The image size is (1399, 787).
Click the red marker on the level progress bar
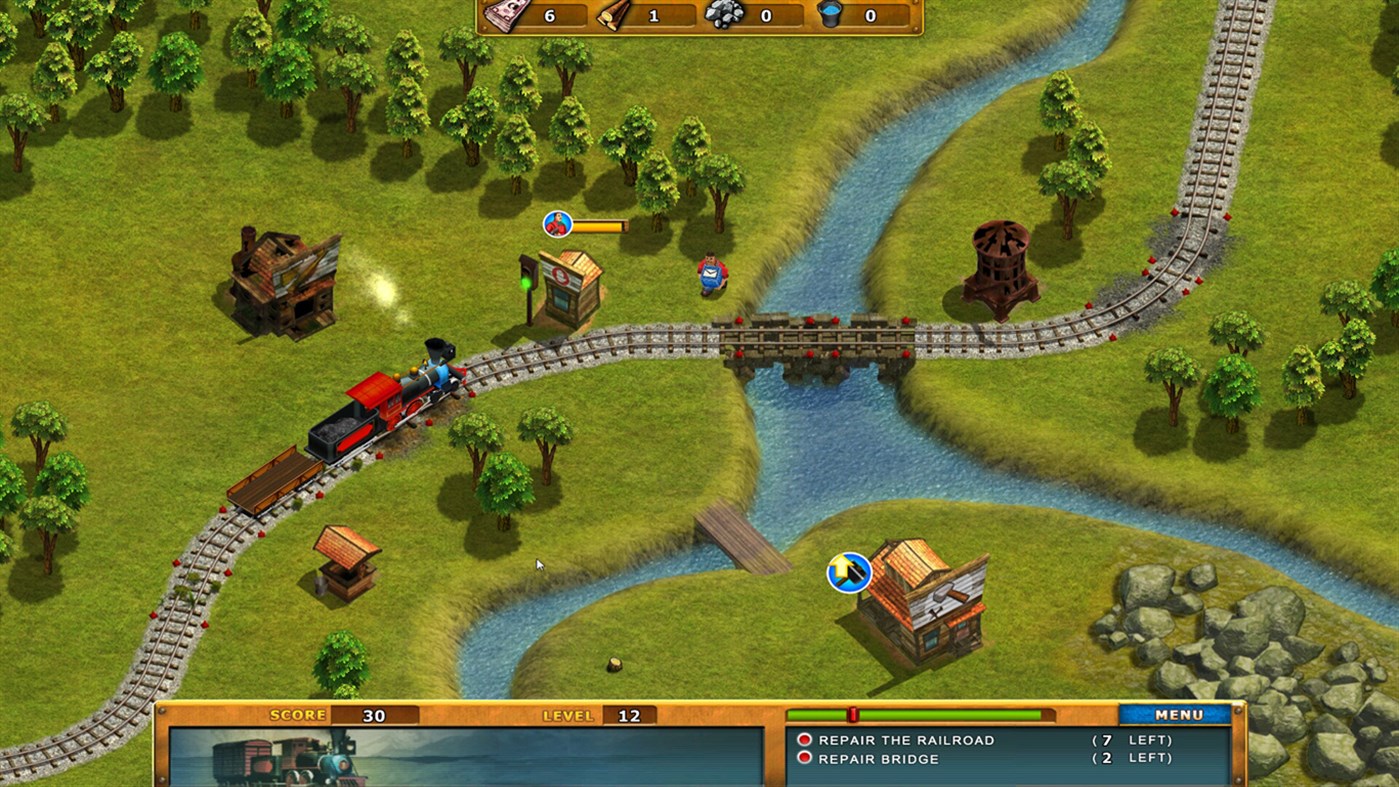(x=851, y=714)
